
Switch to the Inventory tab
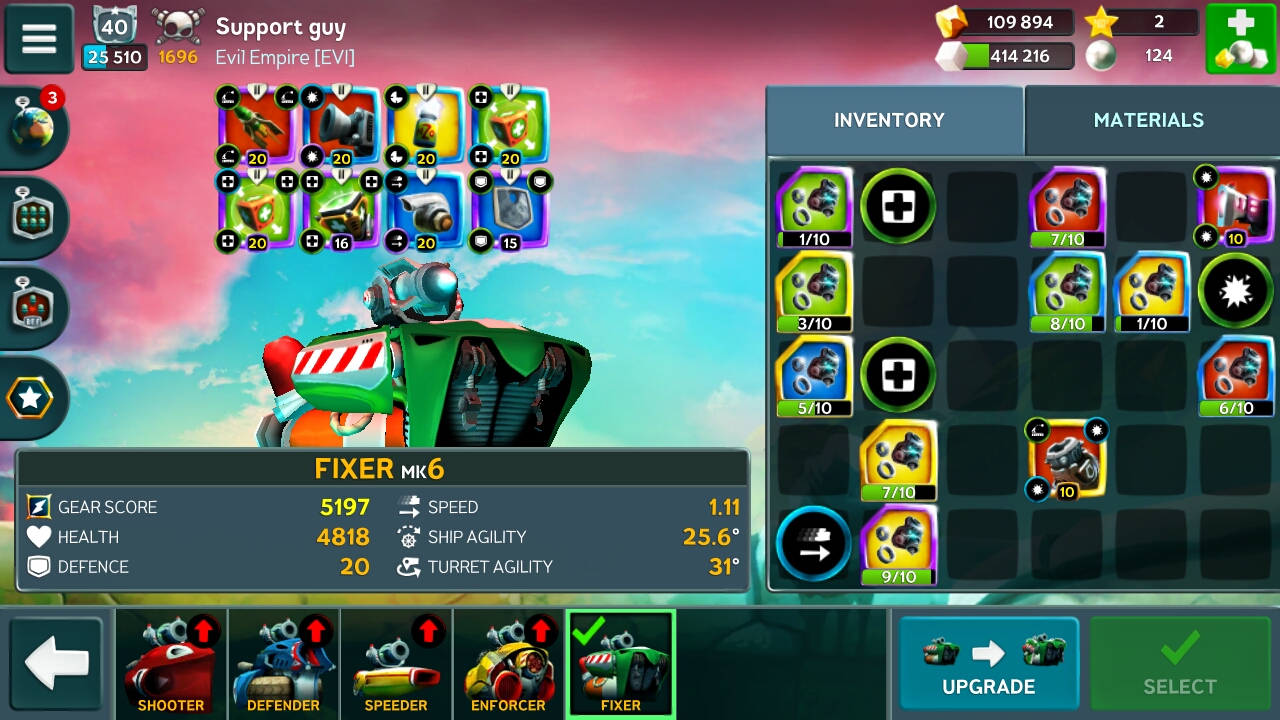889,120
